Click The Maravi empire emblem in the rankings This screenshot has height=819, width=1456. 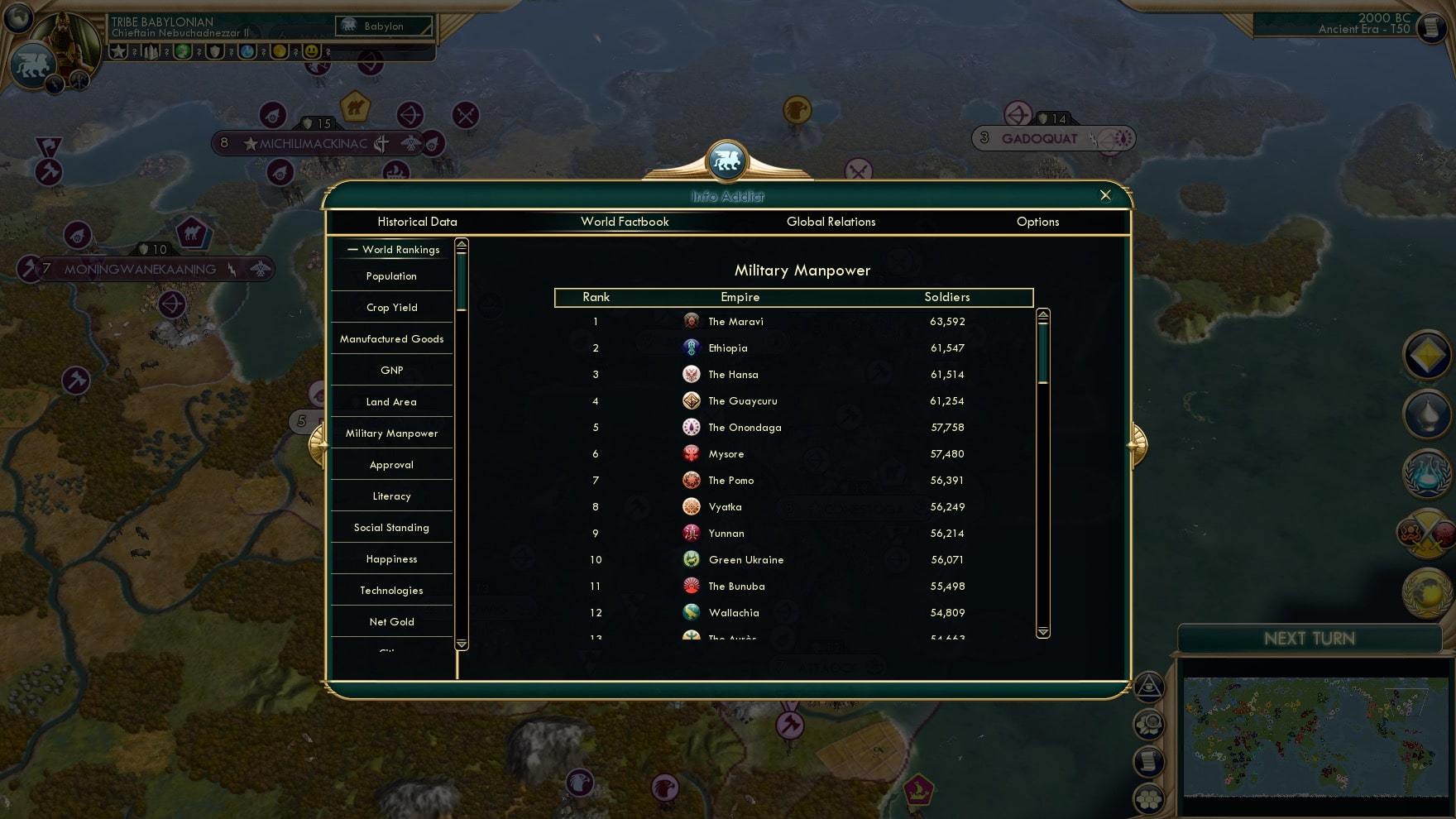point(691,321)
